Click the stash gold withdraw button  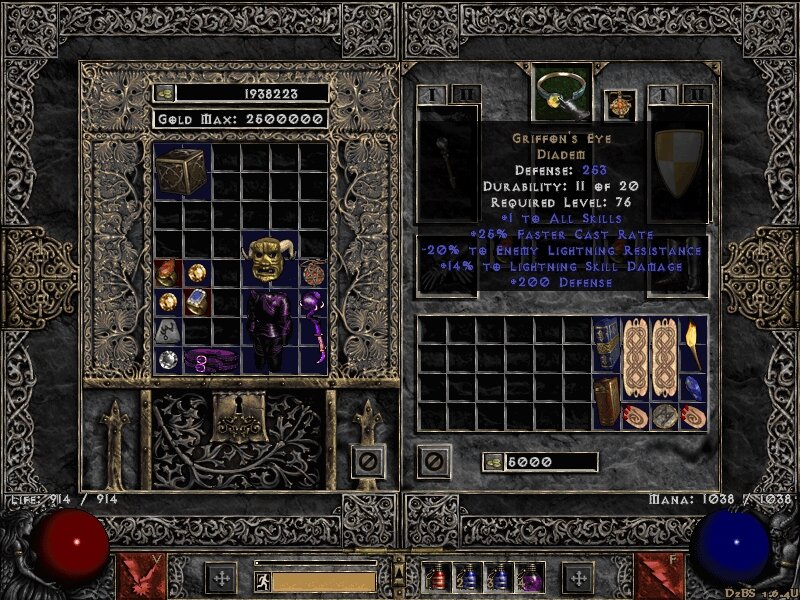pos(165,93)
